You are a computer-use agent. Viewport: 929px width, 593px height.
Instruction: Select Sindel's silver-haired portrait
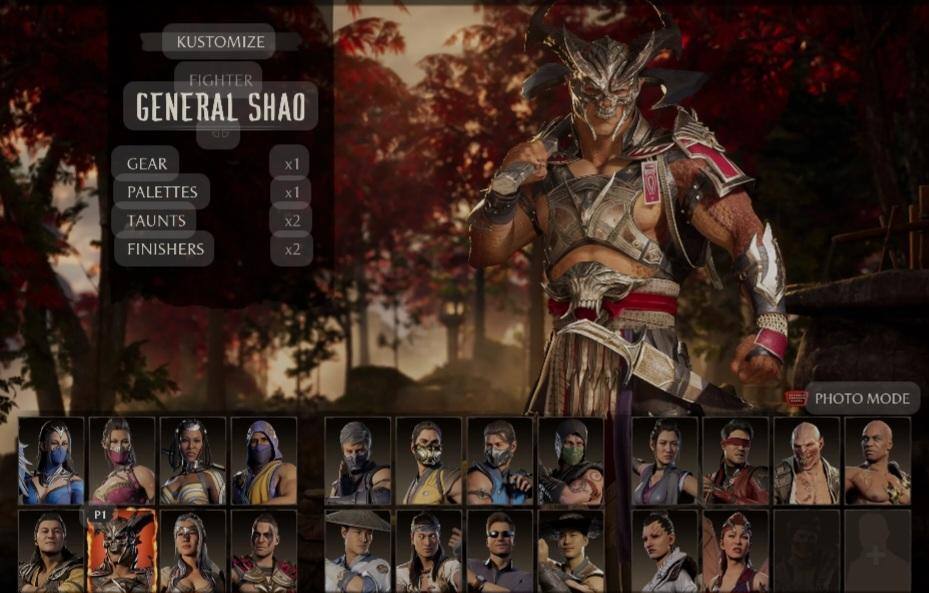pos(193,552)
